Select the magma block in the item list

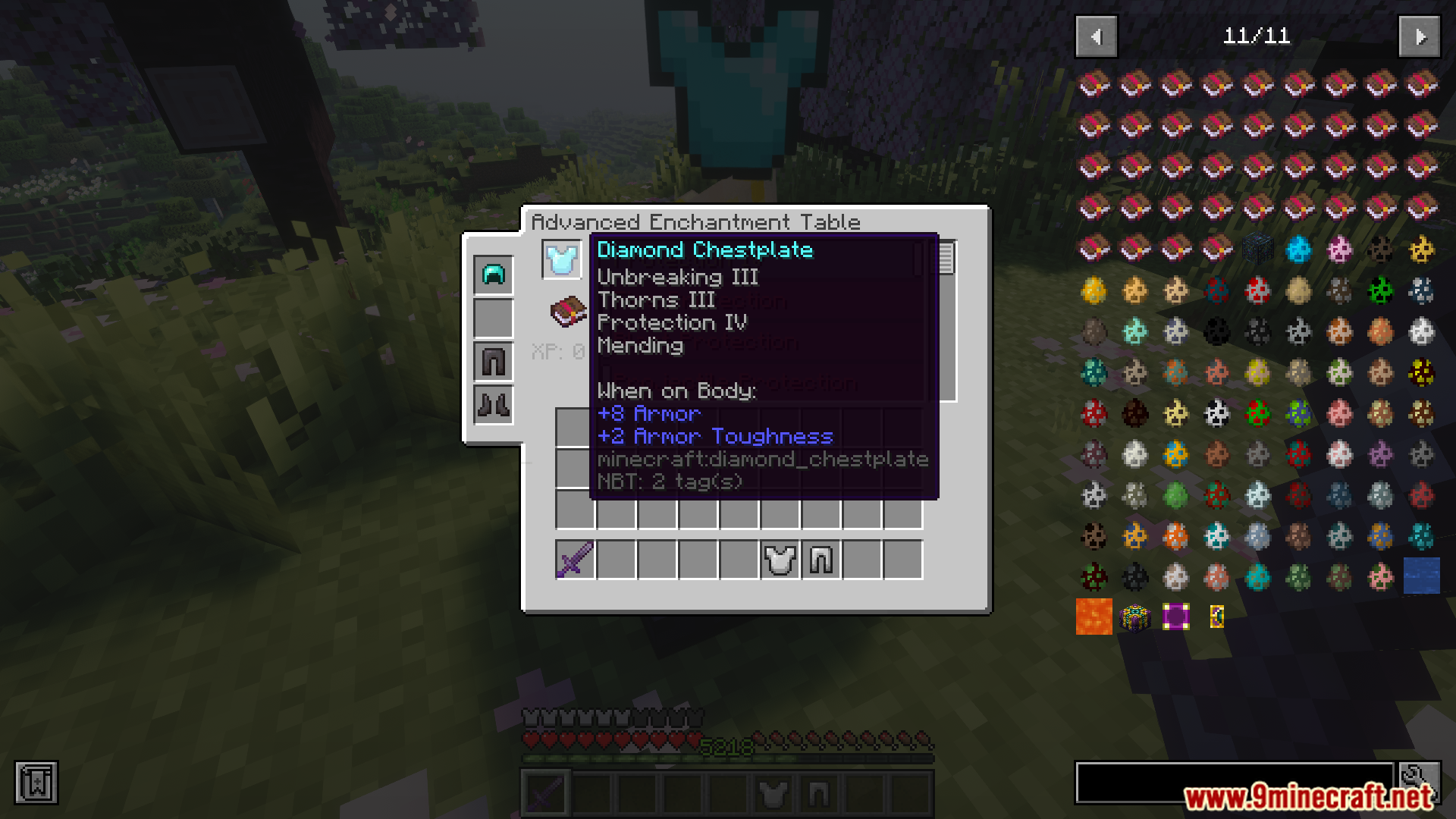pos(1094,617)
